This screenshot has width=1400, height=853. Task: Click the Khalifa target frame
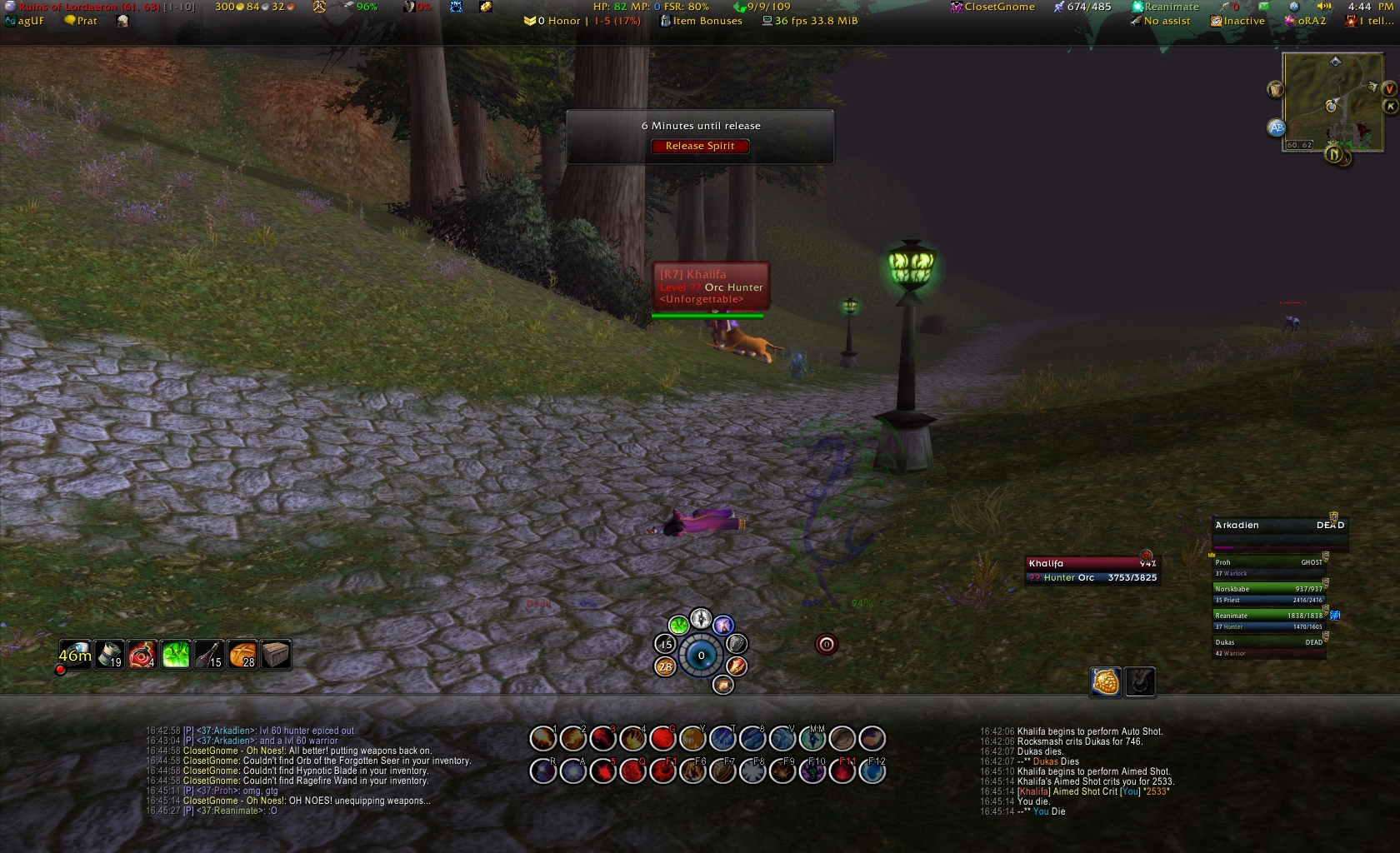click(1092, 570)
